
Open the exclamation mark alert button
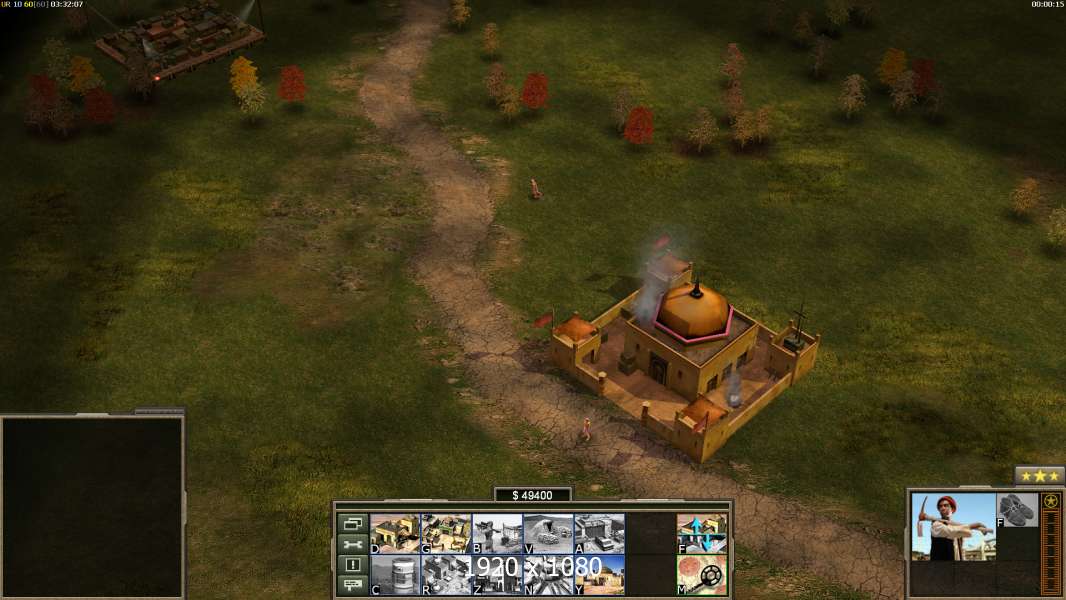point(352,565)
